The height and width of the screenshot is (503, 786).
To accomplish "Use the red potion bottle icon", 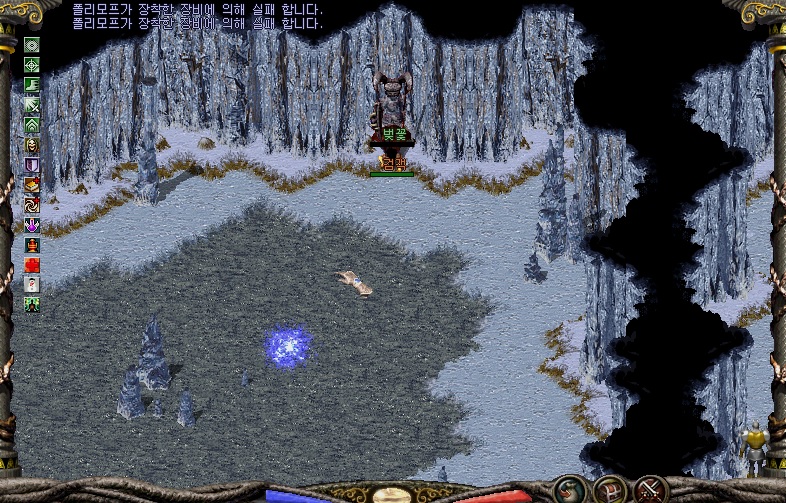I will tap(32, 245).
